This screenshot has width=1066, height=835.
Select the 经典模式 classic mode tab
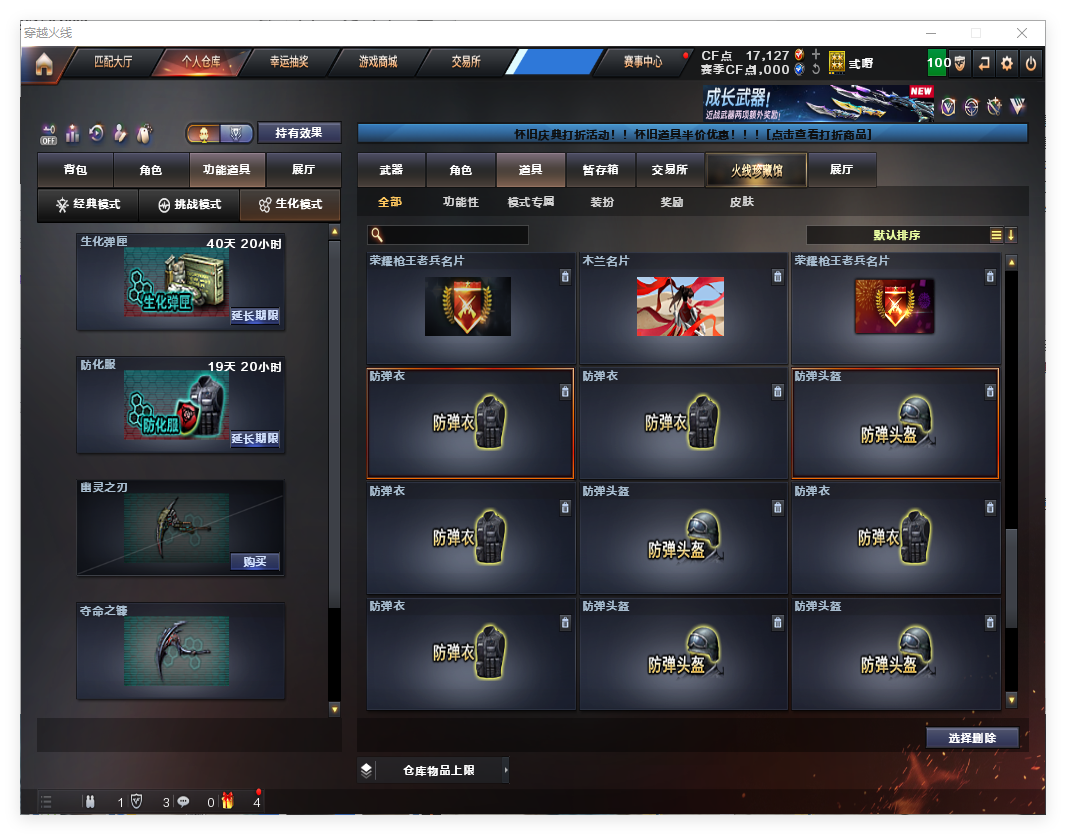[88, 205]
